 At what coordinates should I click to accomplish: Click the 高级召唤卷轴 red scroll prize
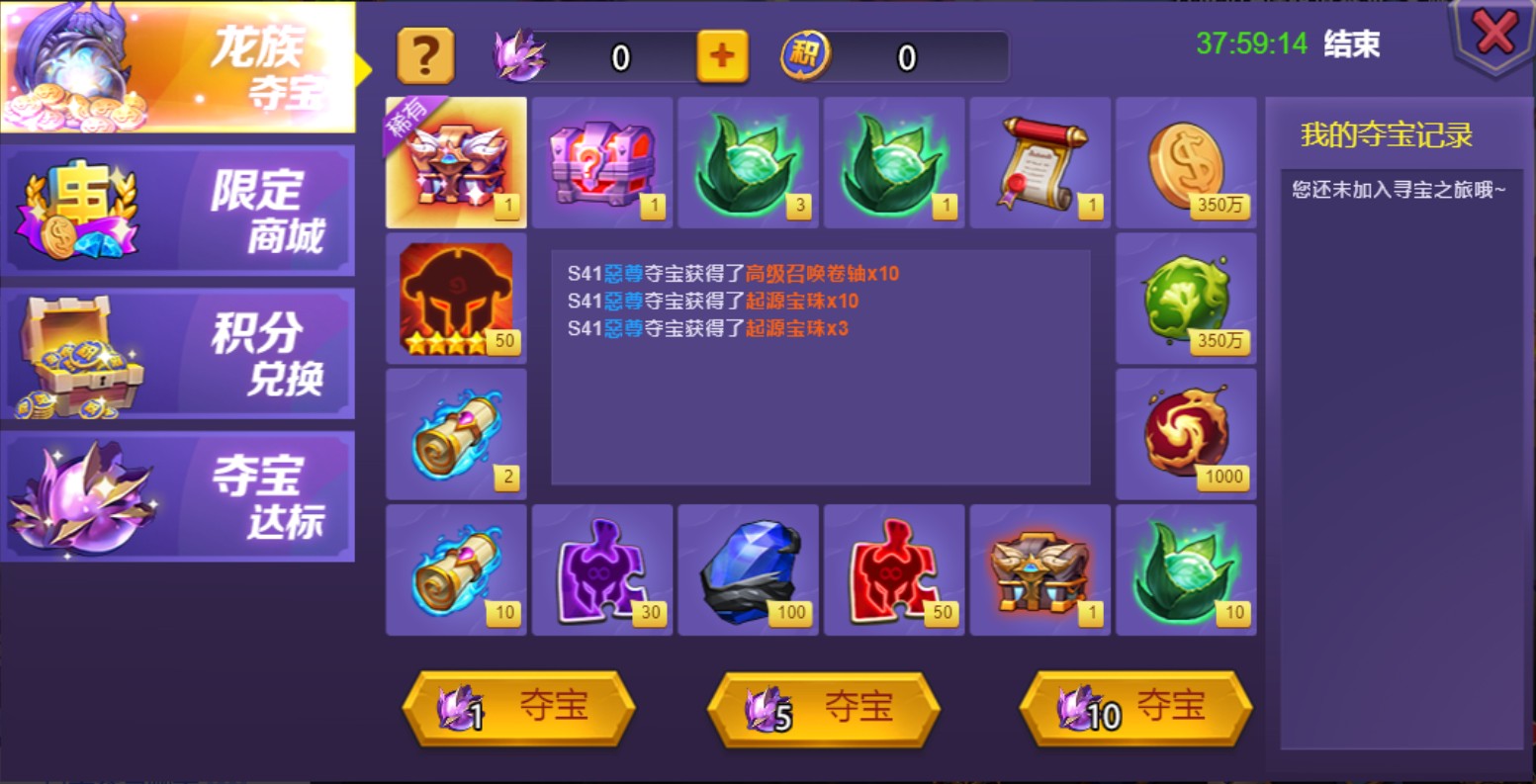(x=1039, y=163)
